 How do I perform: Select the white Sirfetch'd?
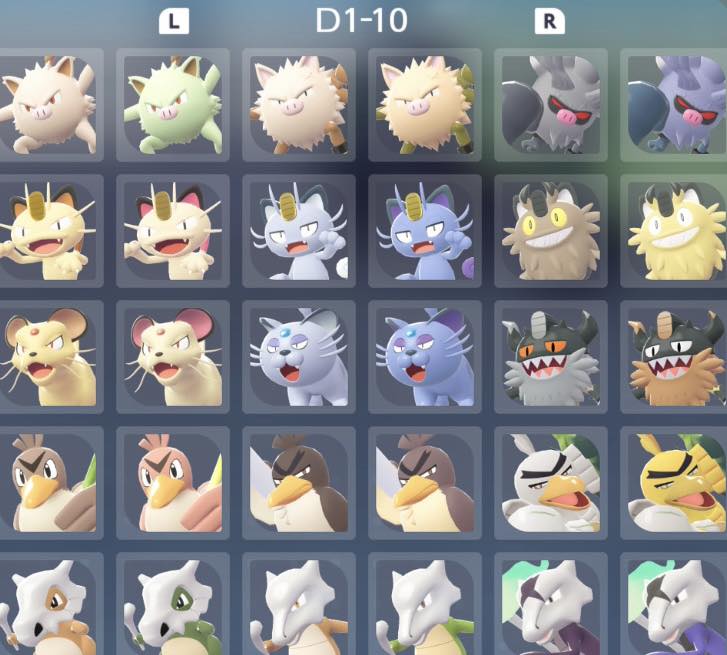tap(549, 484)
